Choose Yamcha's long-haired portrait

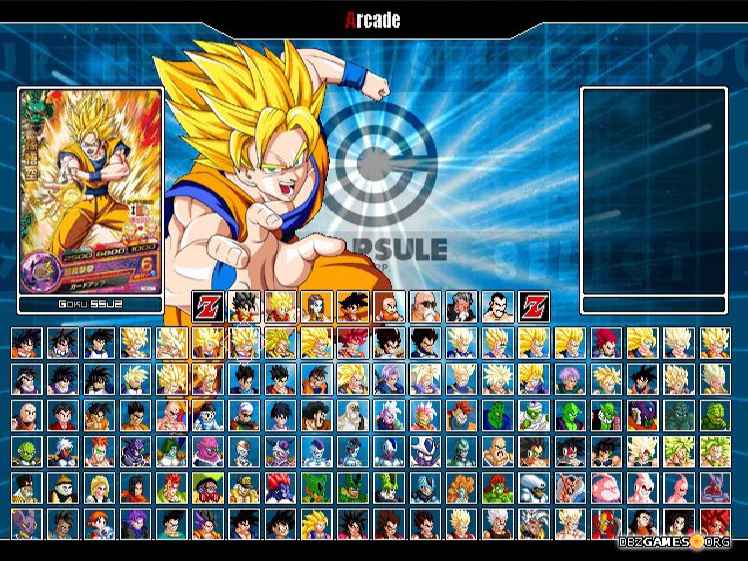click(99, 415)
